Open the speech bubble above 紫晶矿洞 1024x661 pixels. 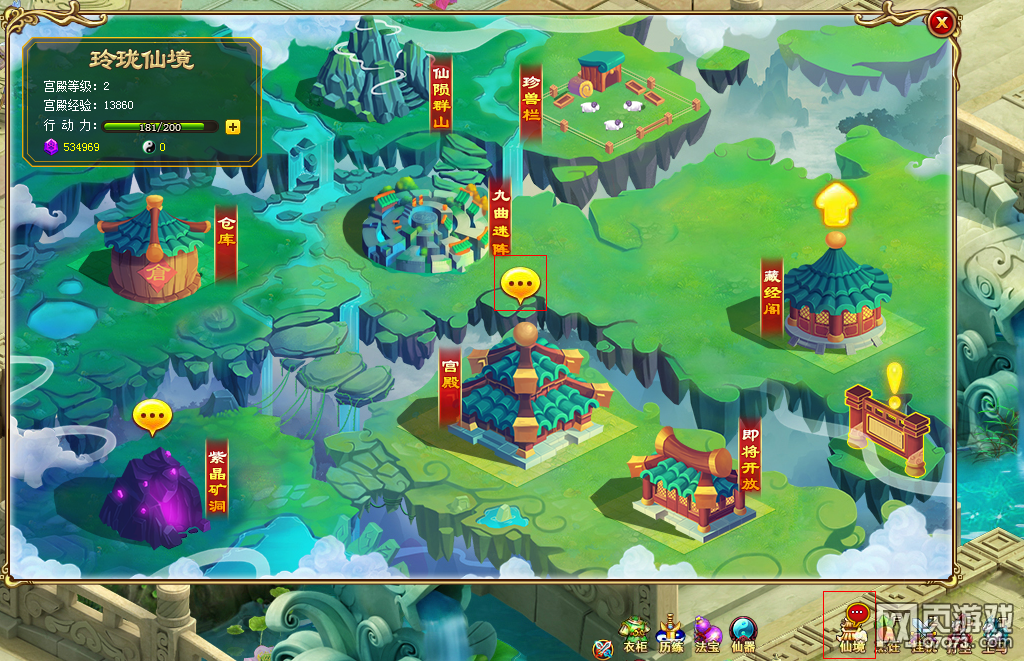pyautogui.click(x=152, y=416)
